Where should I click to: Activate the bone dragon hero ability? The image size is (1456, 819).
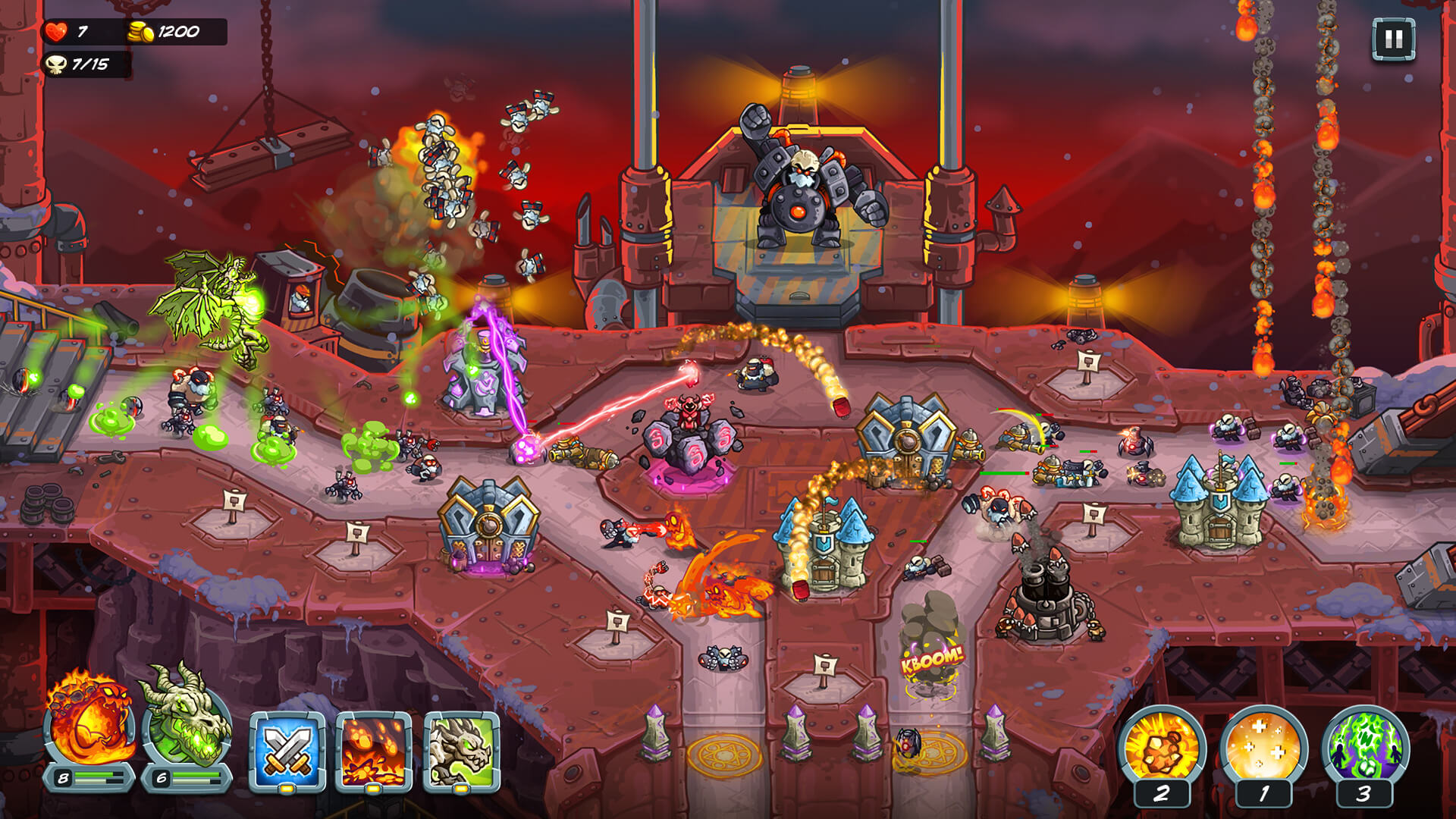tap(462, 751)
